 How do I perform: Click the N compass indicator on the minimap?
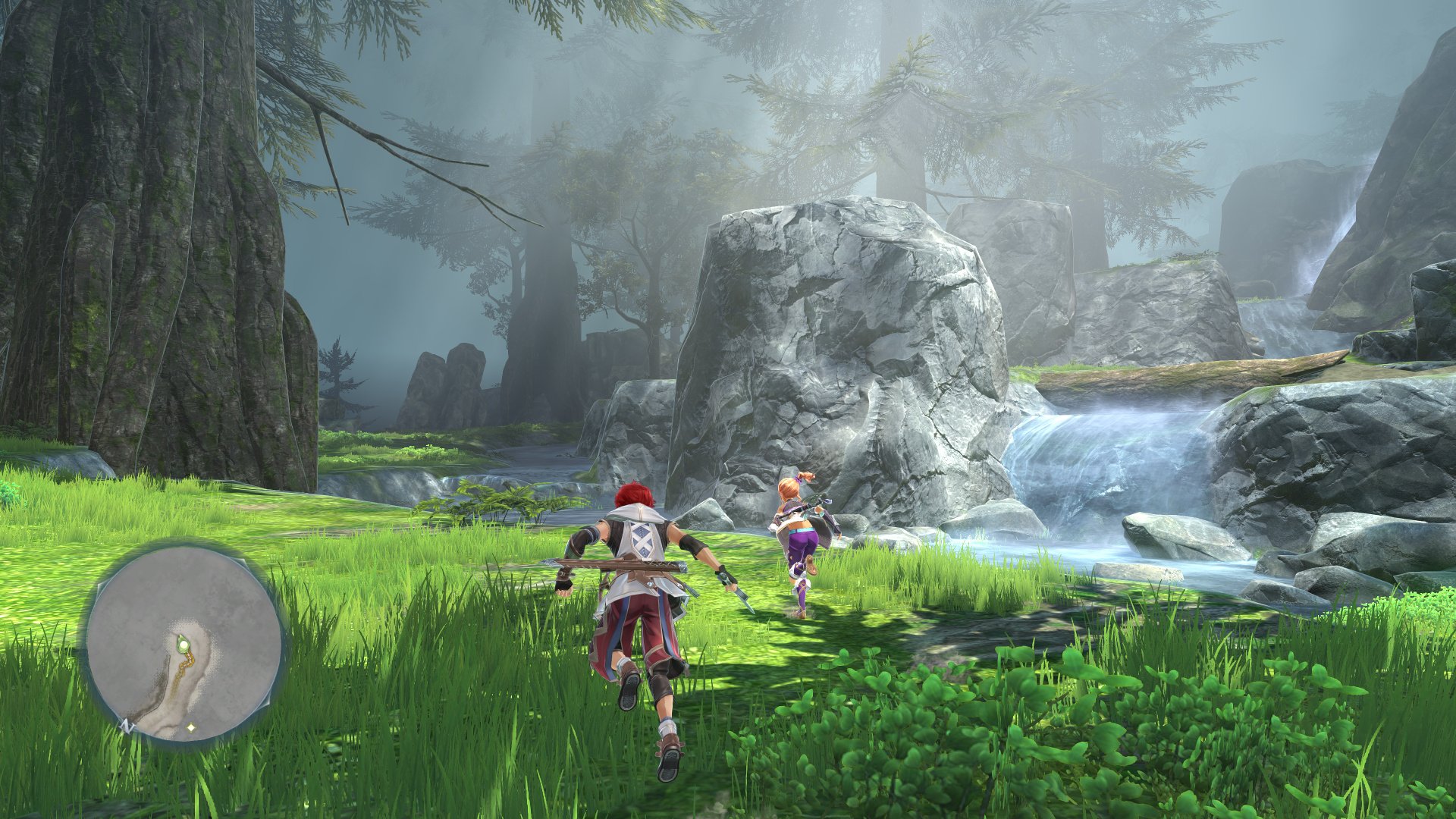[x=127, y=726]
